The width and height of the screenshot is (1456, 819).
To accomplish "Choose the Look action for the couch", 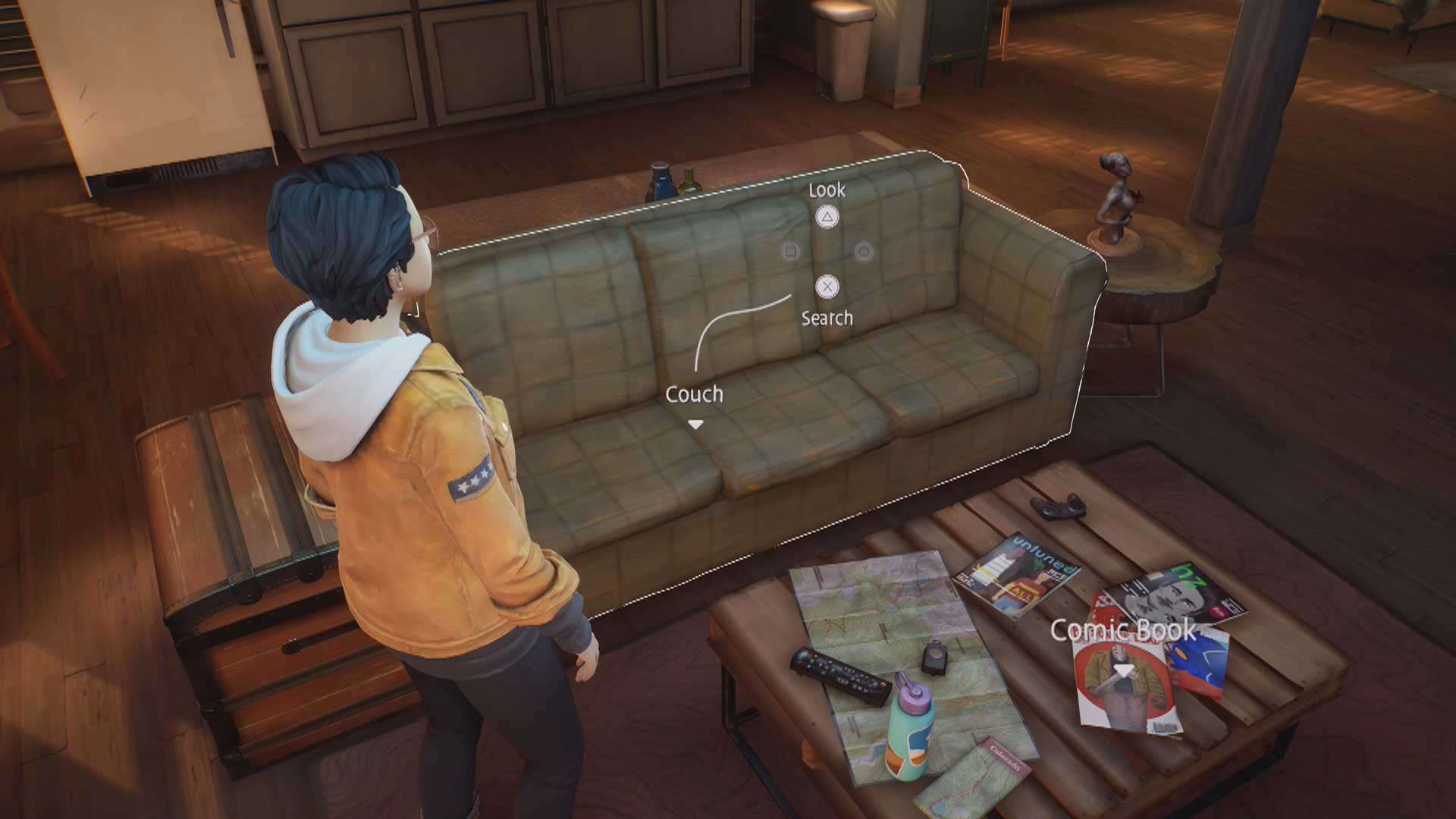I will click(x=827, y=217).
